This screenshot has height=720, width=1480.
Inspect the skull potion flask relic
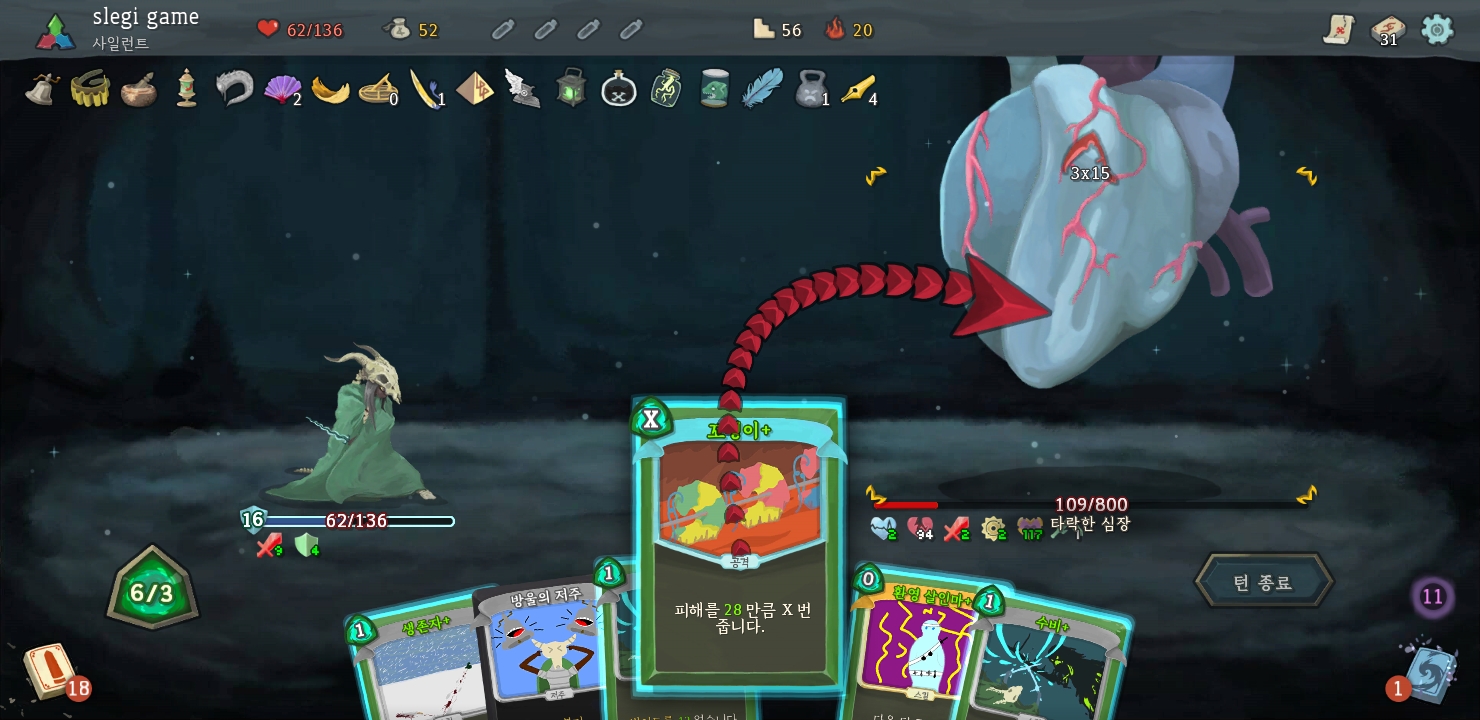pyautogui.click(x=619, y=89)
